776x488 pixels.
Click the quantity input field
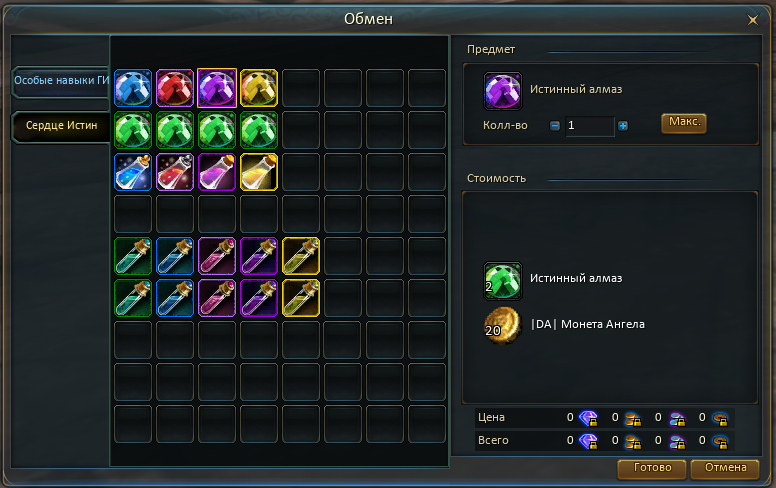pyautogui.click(x=589, y=126)
